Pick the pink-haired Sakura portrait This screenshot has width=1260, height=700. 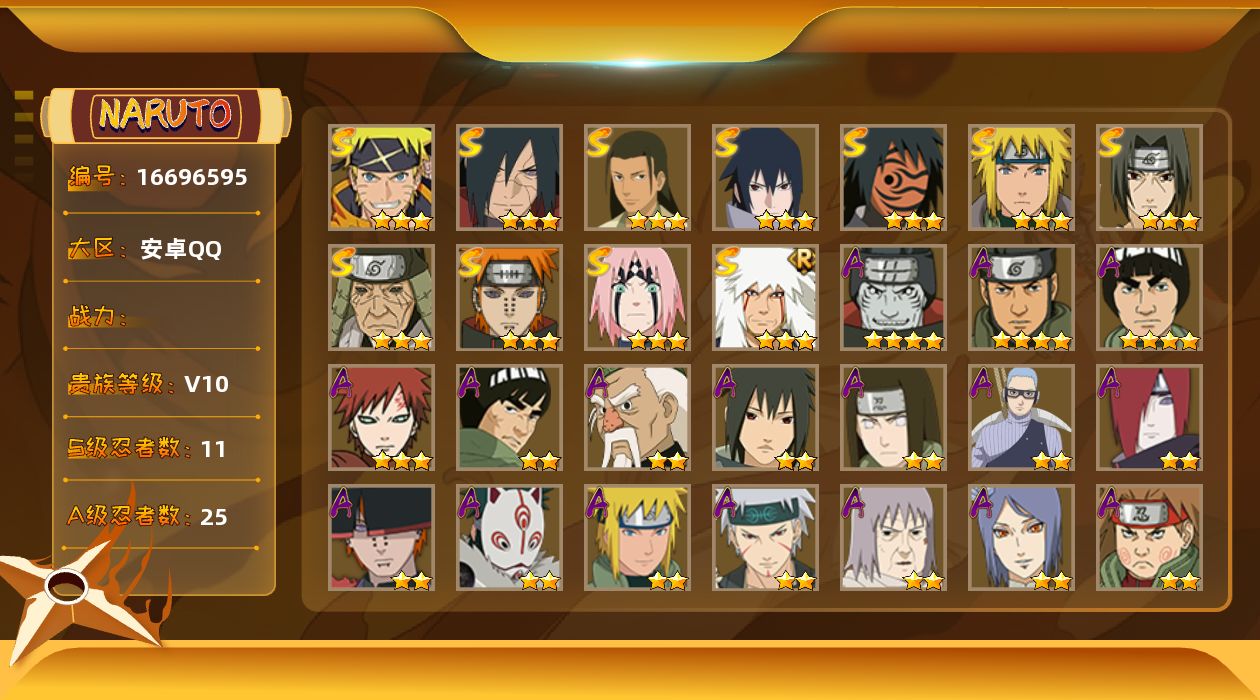[x=637, y=298]
